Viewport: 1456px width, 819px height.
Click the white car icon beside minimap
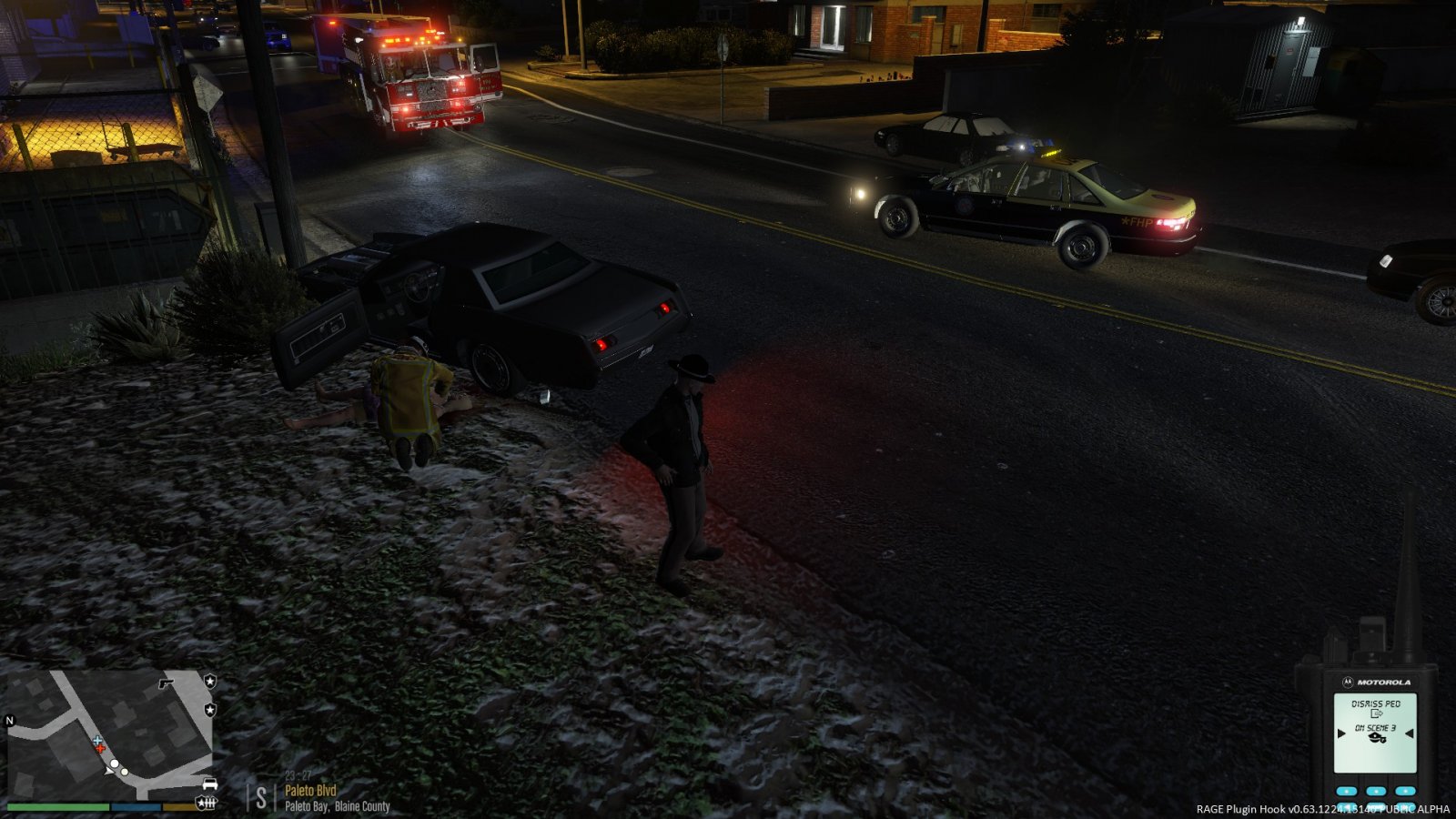(209, 784)
